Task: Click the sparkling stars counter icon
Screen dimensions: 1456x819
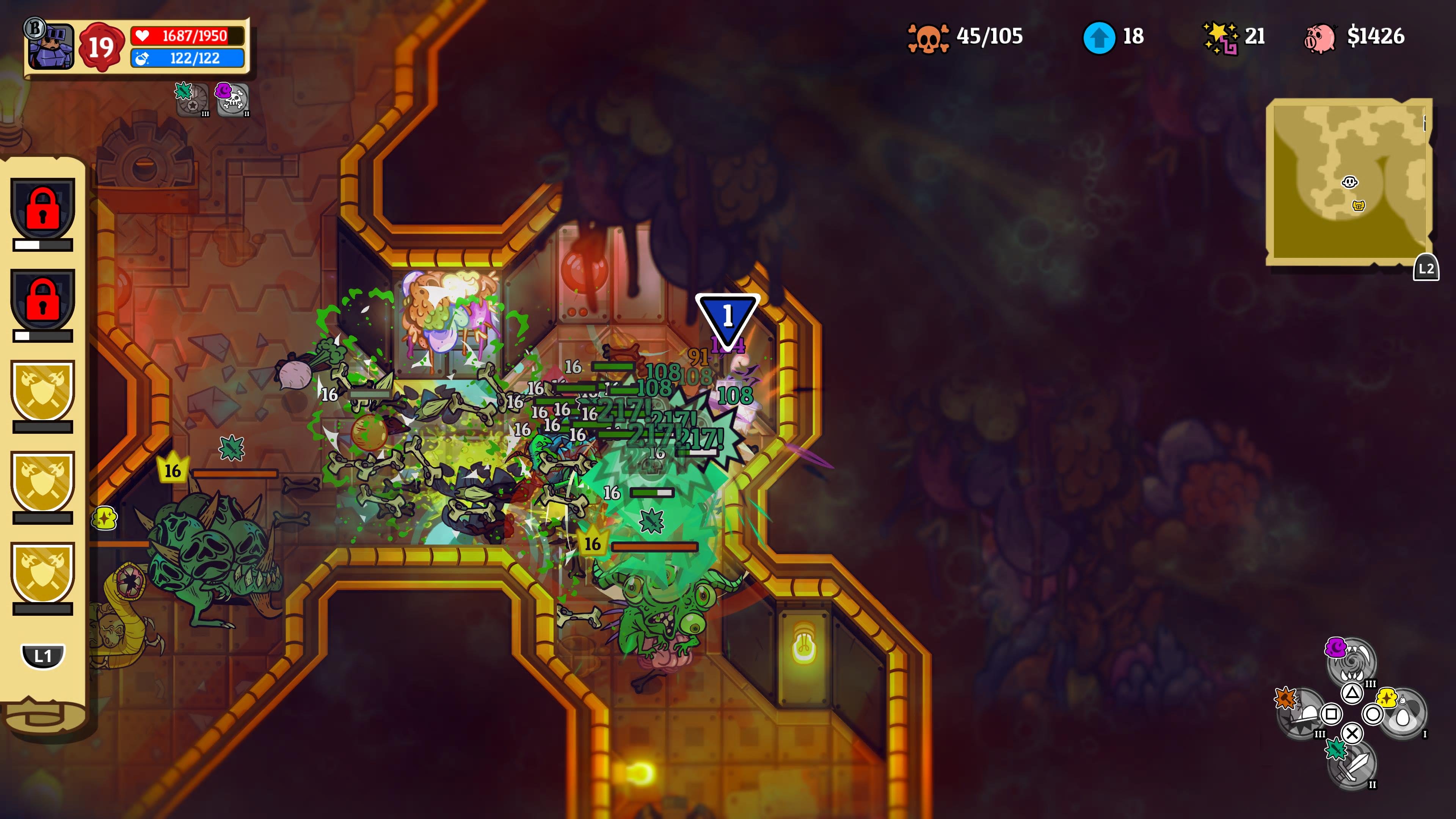Action: (x=1220, y=37)
